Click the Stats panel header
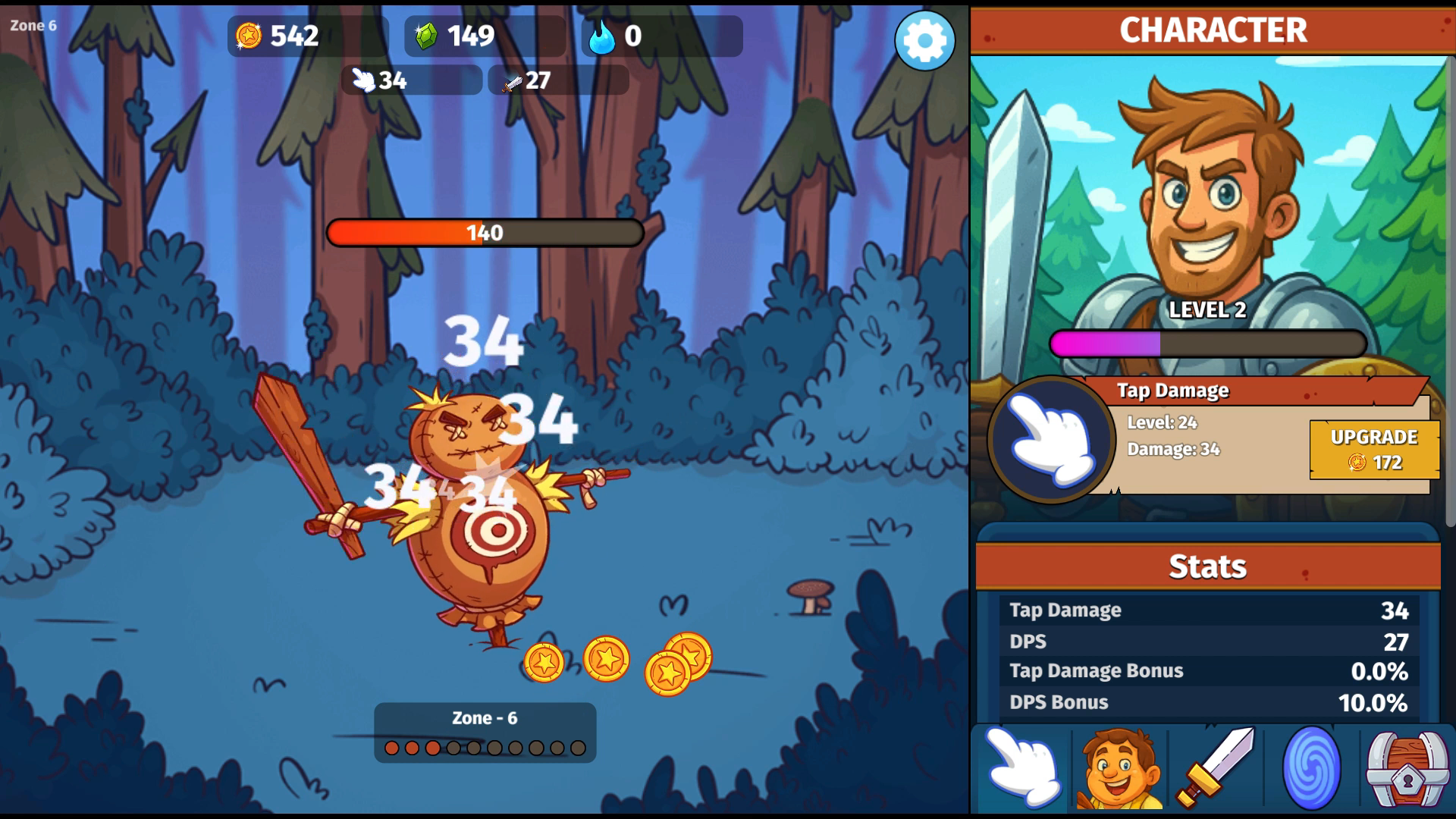1456x819 pixels. tap(1210, 564)
